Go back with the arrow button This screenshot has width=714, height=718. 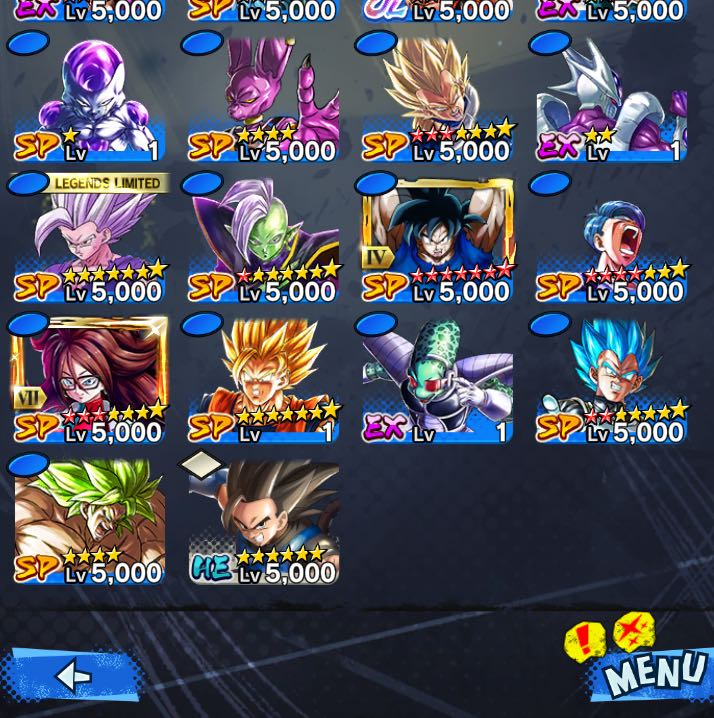click(72, 676)
